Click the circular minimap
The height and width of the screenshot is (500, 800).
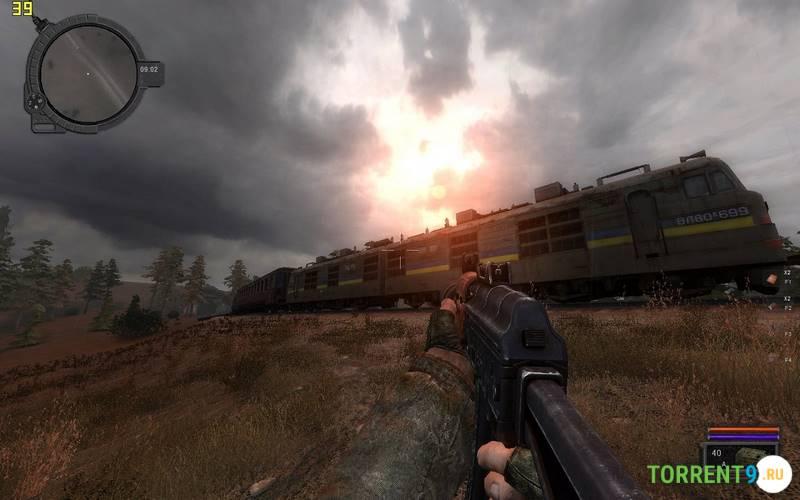click(88, 73)
